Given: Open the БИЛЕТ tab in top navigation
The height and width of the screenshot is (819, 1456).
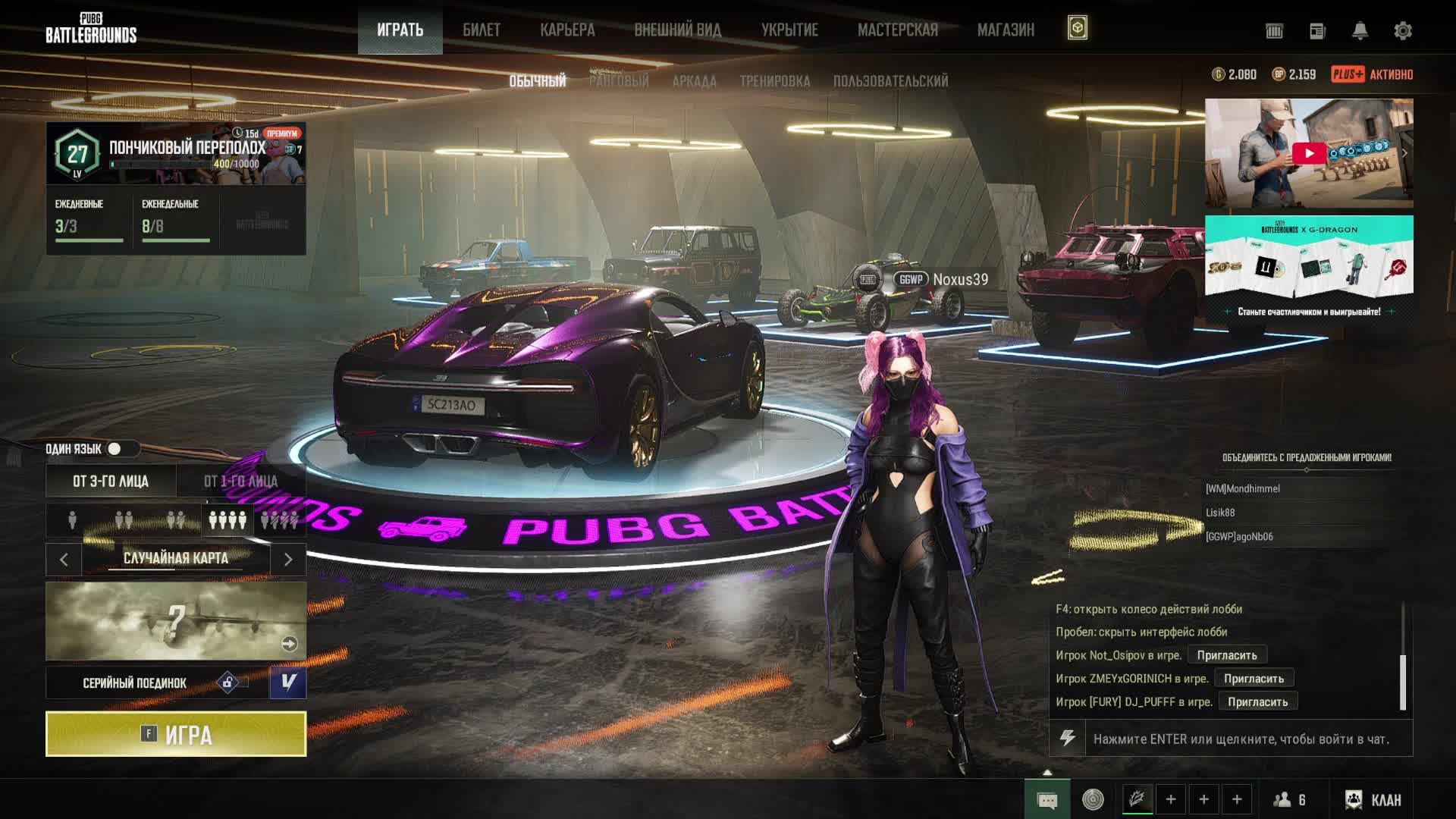Looking at the screenshot, I should point(482,30).
